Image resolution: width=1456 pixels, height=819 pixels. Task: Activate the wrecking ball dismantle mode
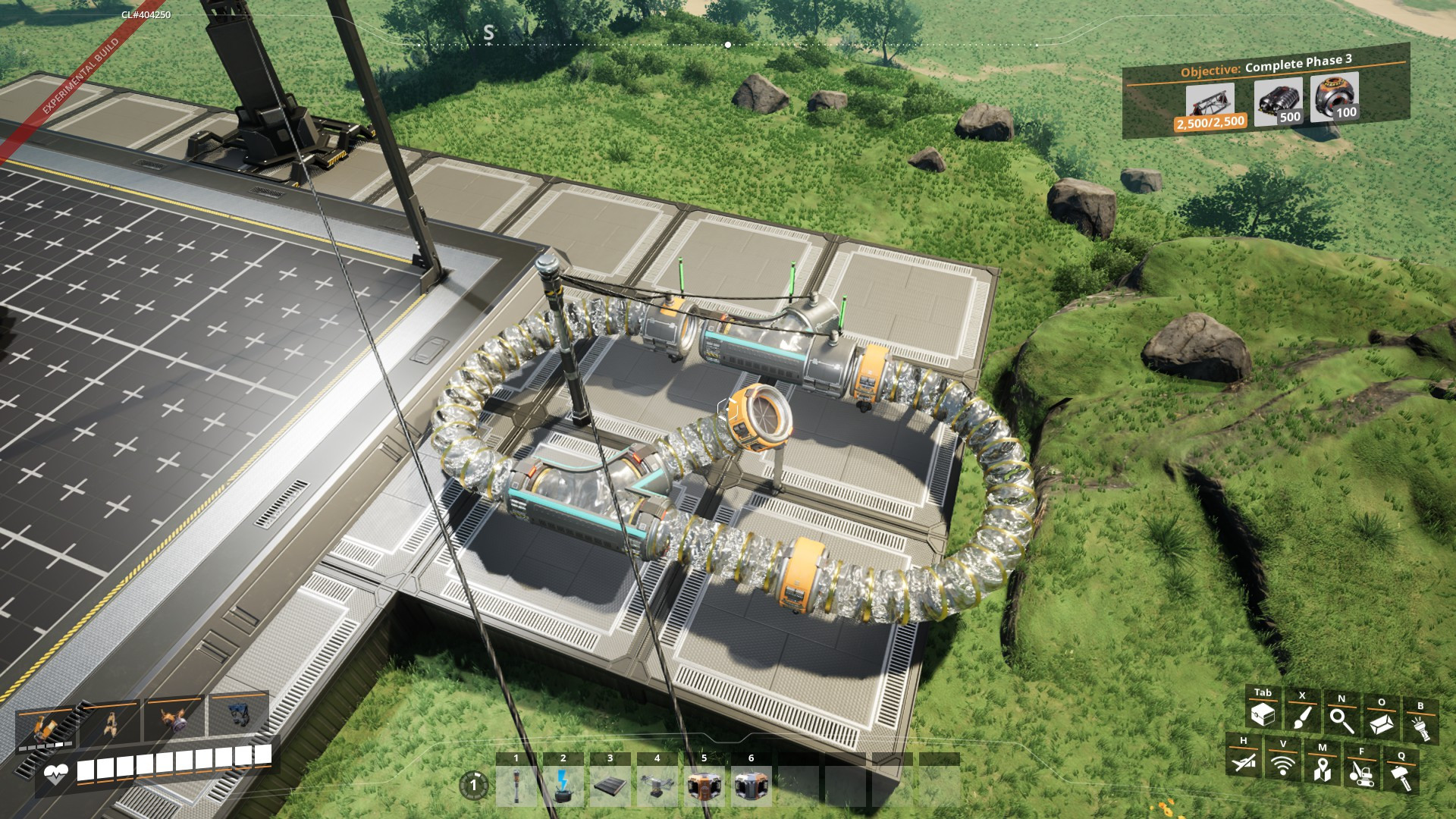[1362, 773]
